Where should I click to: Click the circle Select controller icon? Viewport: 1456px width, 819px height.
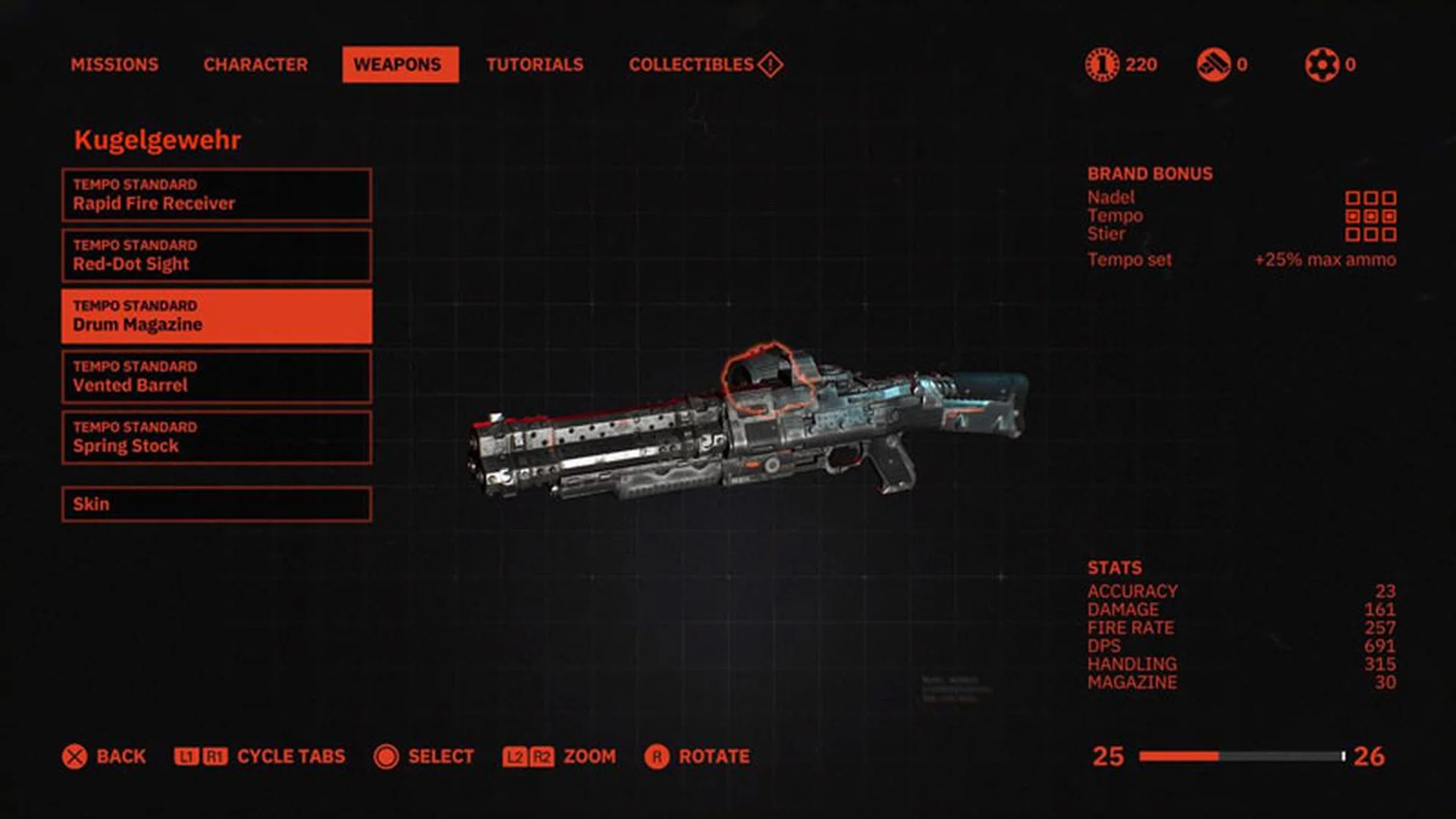(x=387, y=756)
